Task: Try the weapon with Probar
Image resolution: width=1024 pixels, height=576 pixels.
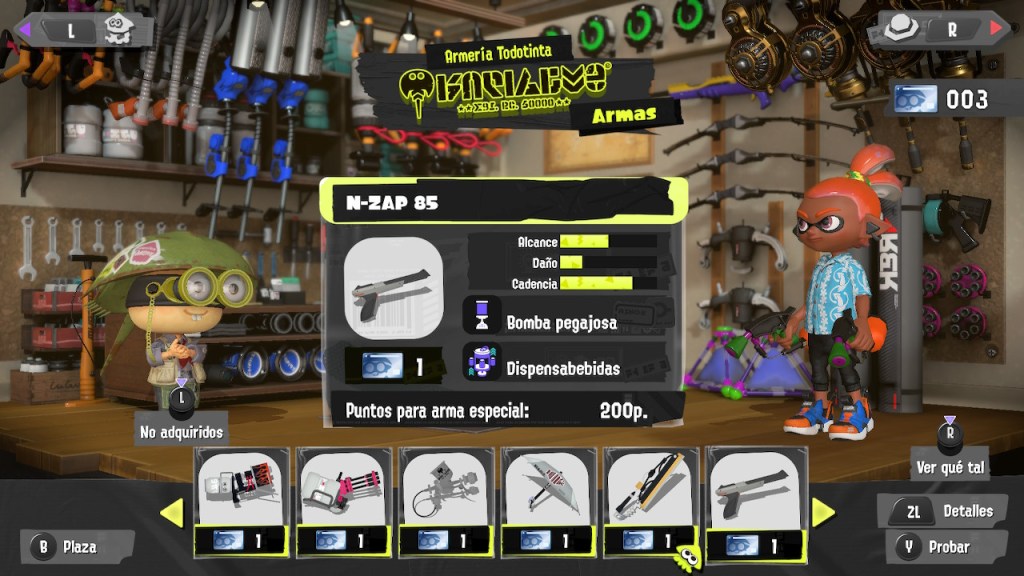Action: tap(937, 547)
